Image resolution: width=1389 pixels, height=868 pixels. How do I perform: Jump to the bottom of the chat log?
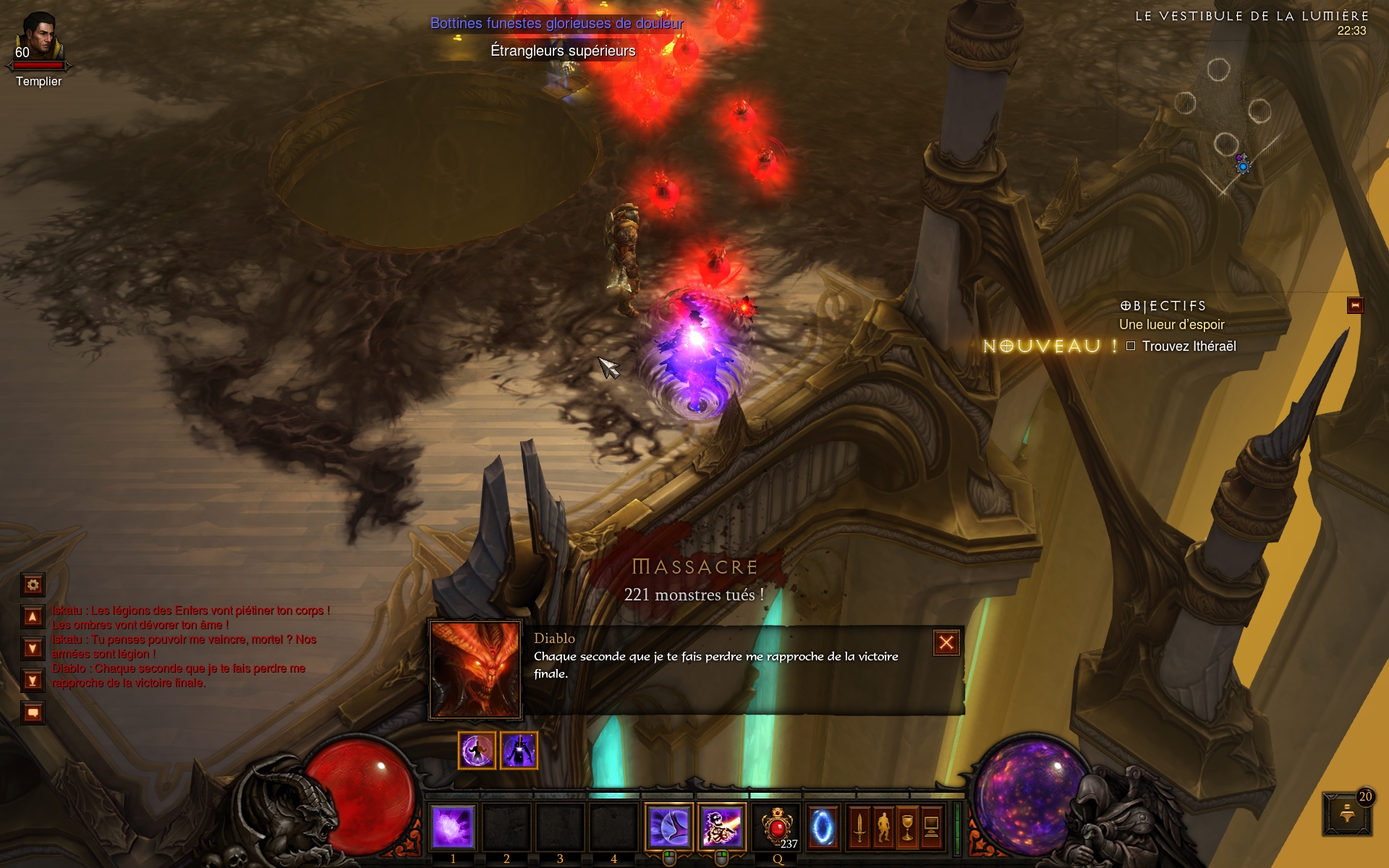click(33, 680)
